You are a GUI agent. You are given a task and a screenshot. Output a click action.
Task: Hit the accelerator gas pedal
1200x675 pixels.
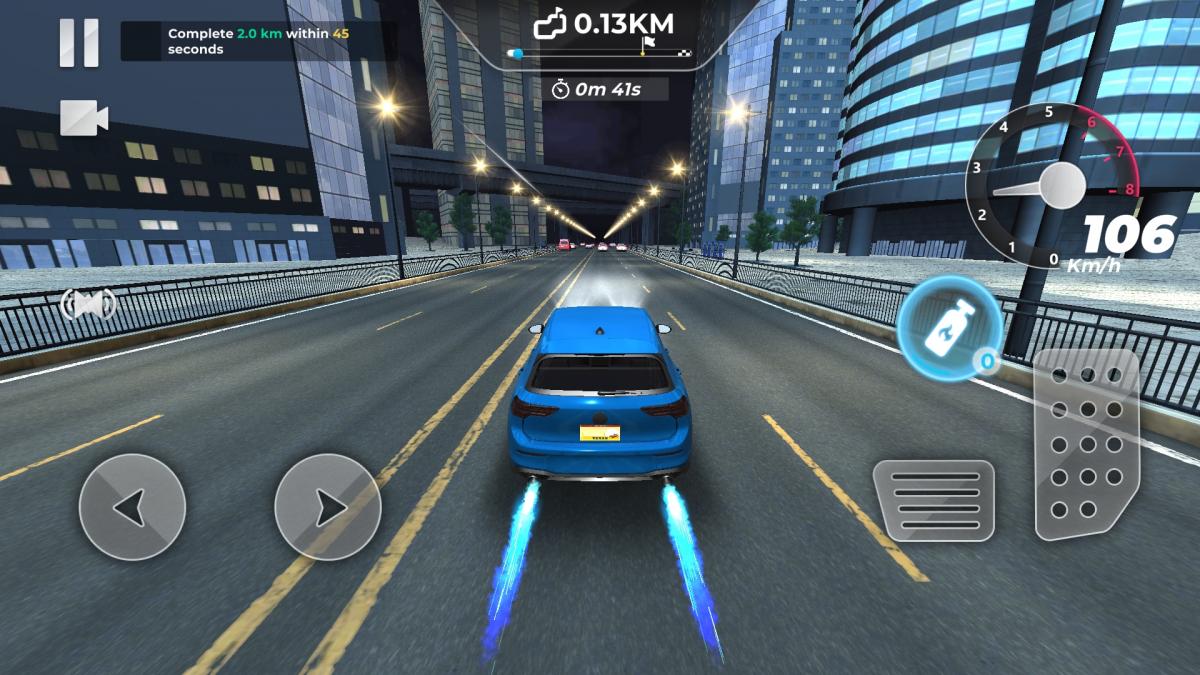[1086, 445]
